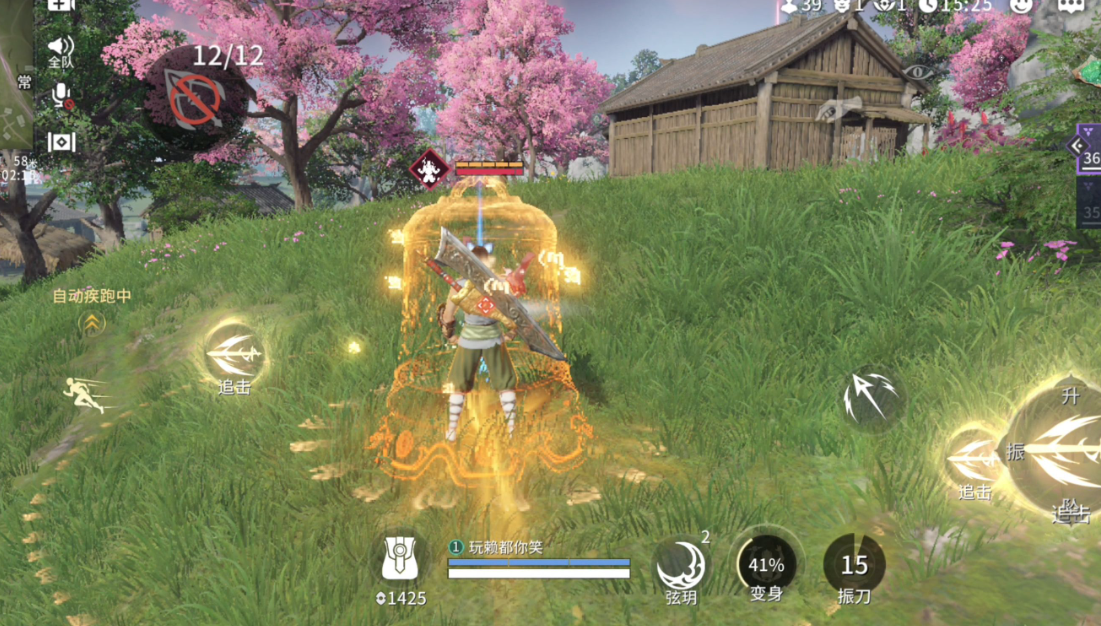Activate the 弦玥 crescent moon skill
The width and height of the screenshot is (1101, 626).
[x=681, y=566]
